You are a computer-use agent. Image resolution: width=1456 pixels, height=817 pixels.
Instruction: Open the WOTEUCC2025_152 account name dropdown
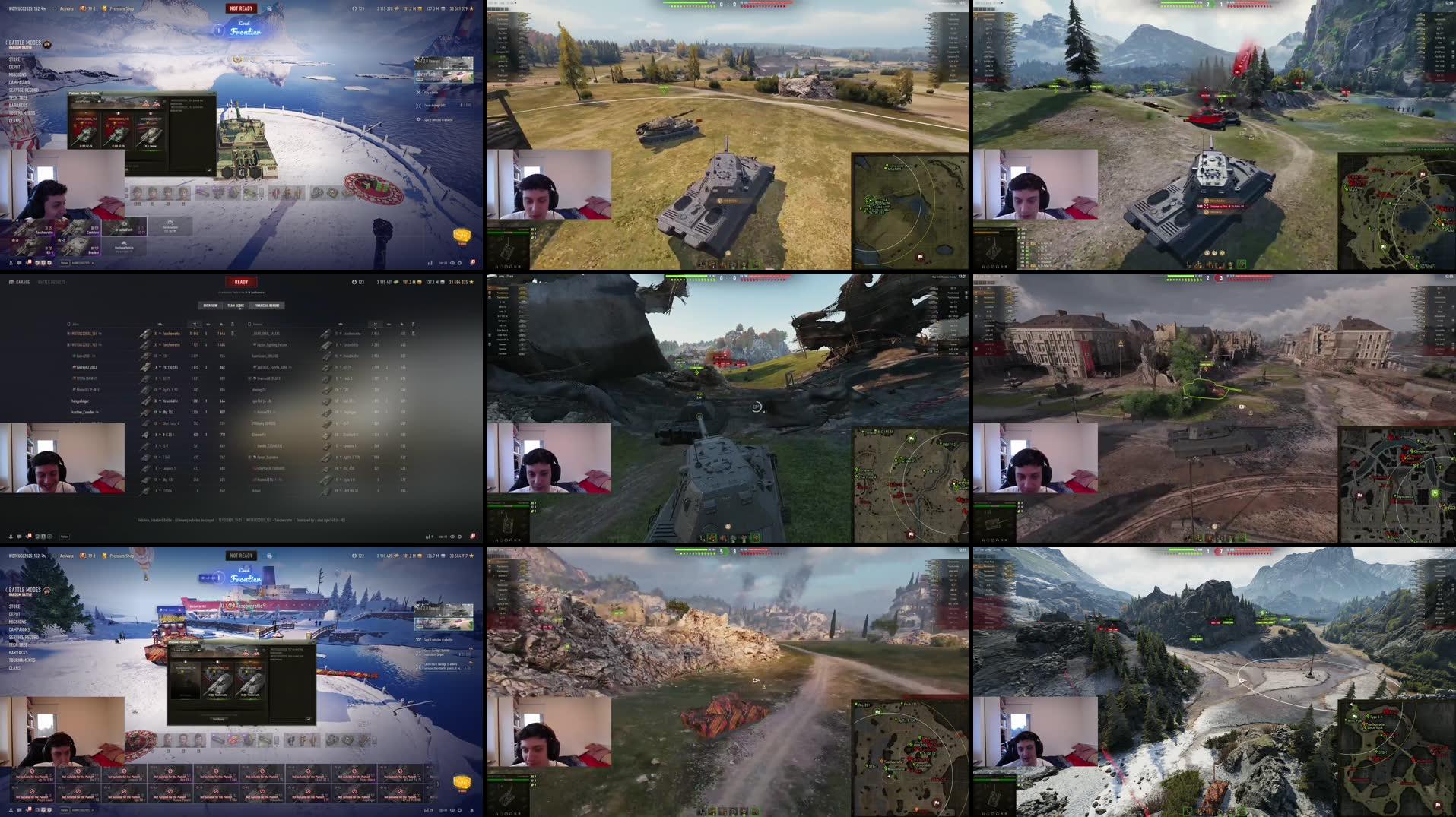[x=23, y=8]
